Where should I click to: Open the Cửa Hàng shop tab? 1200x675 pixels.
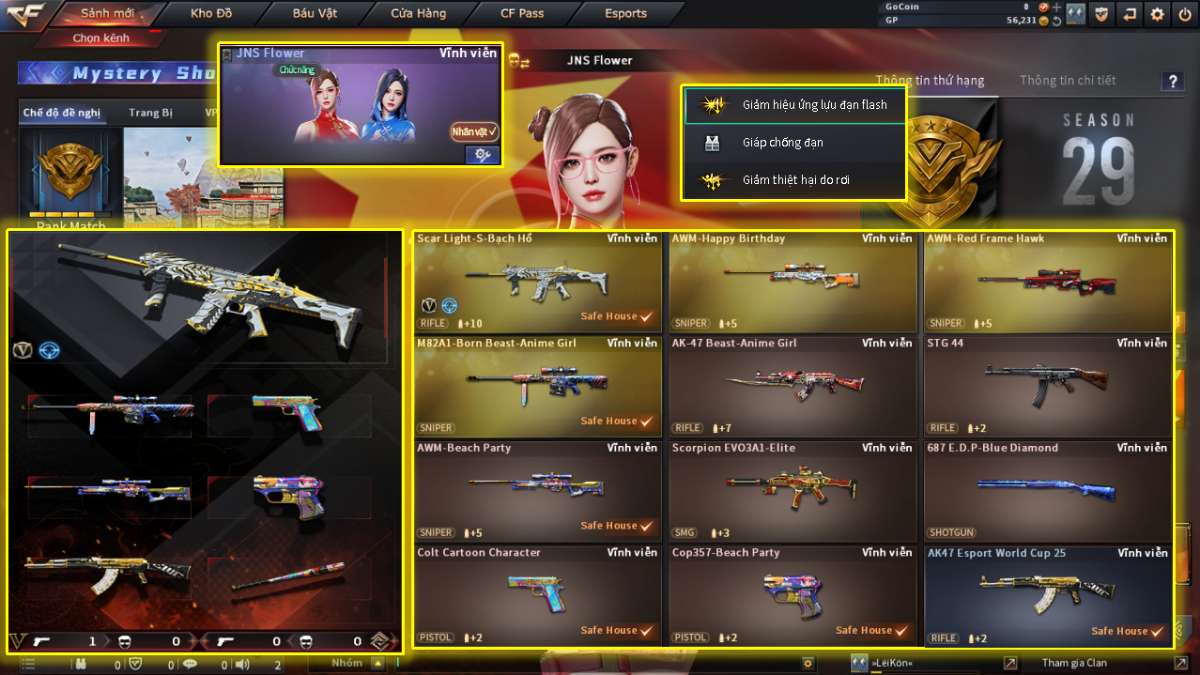(x=418, y=14)
